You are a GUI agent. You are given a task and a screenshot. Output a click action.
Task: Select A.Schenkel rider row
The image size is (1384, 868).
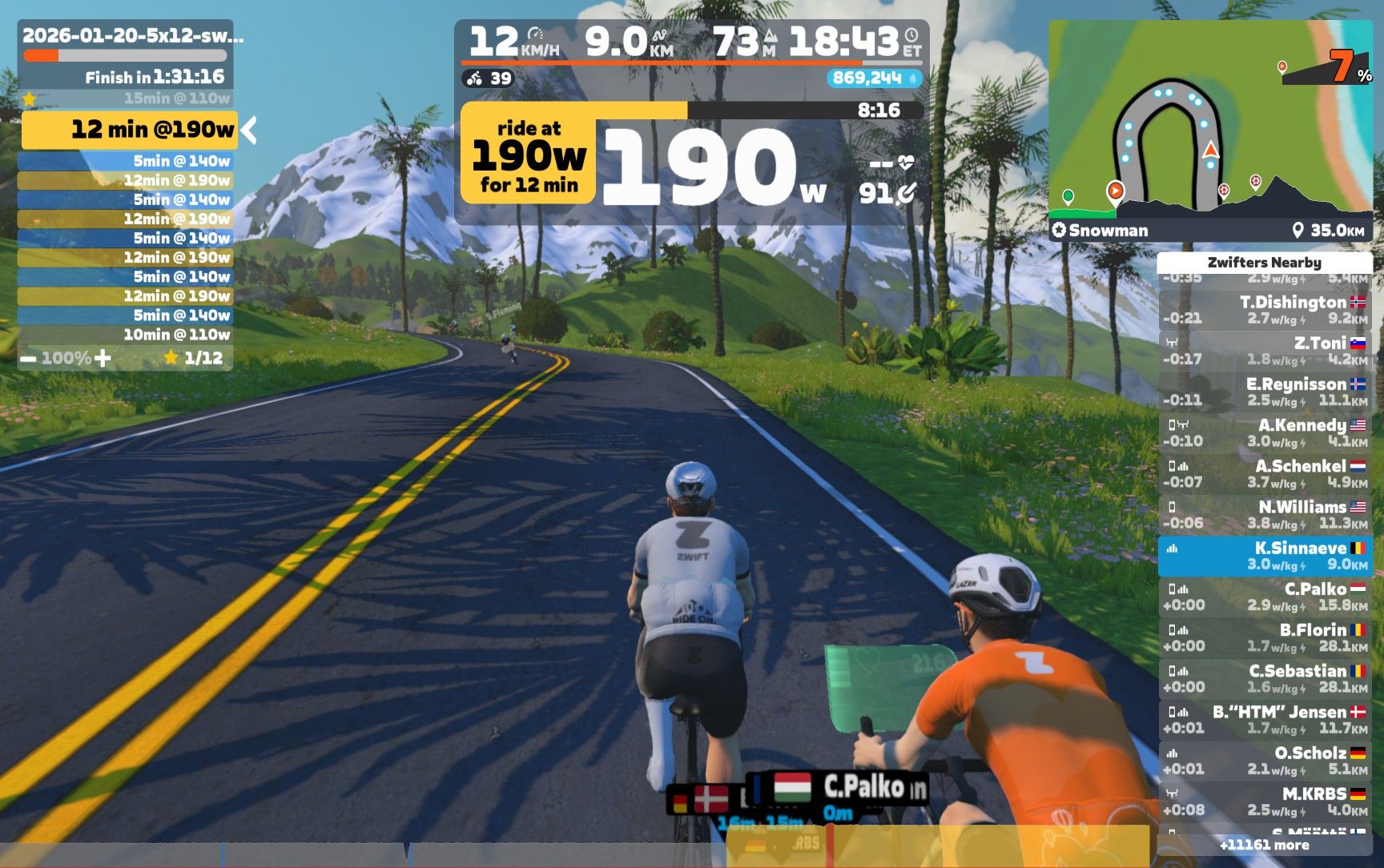[1265, 473]
